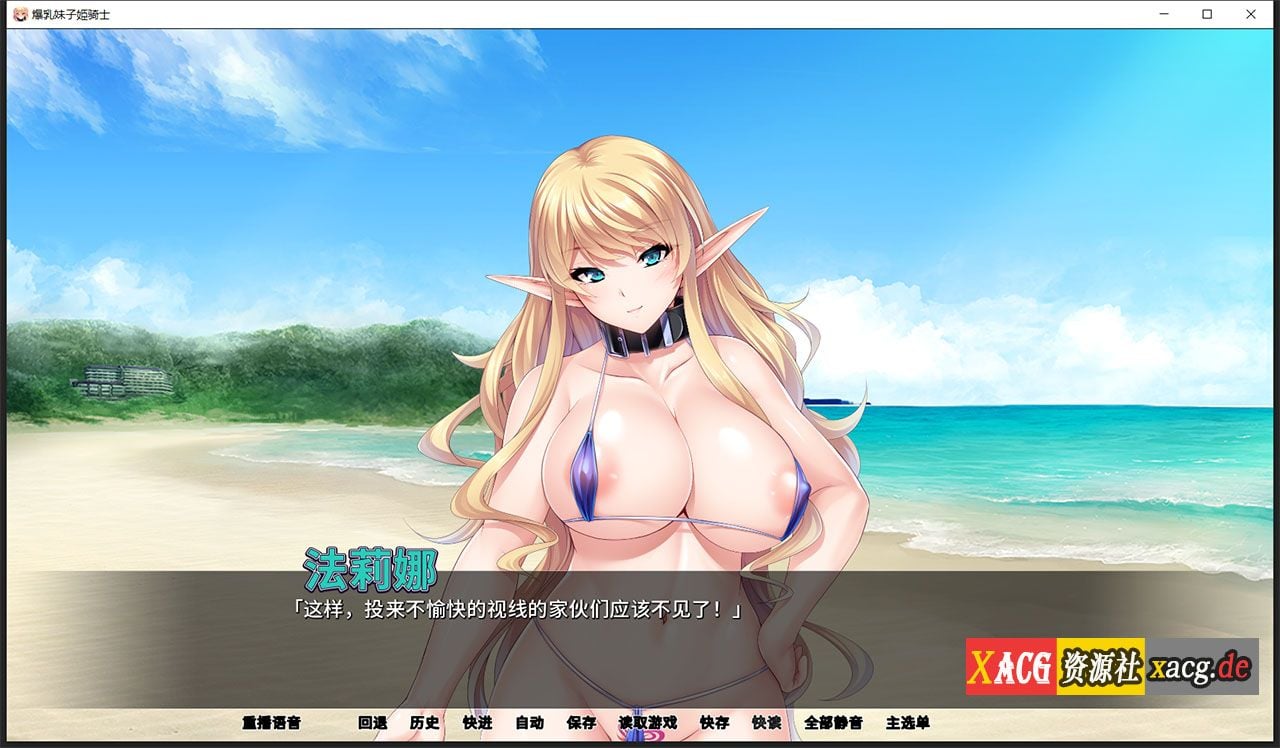Viewport: 1280px width, 748px height.
Task: Click the speaker name 法莉娜
Action: [x=370, y=572]
